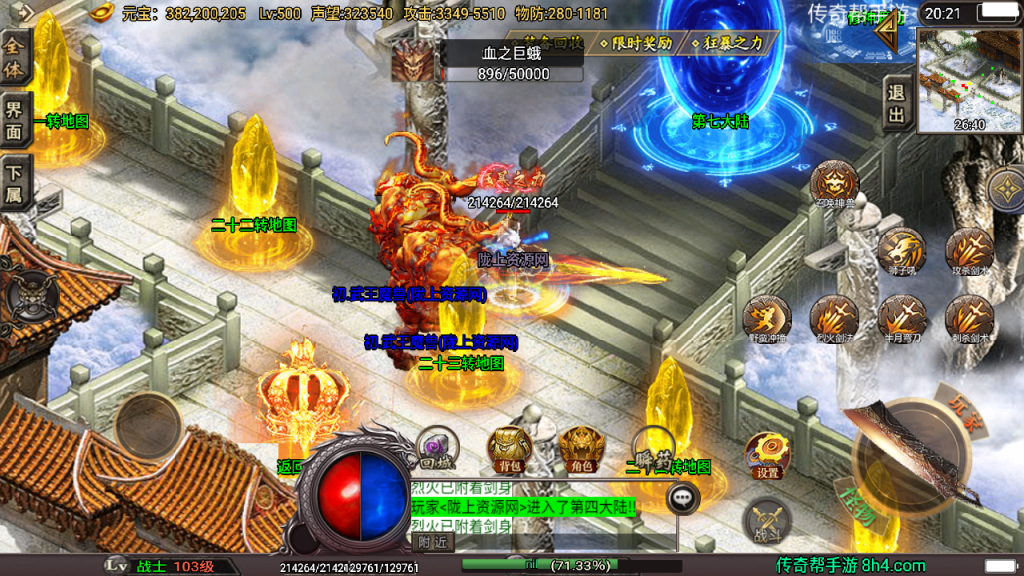Open the minimap
Image resolution: width=1024 pixels, height=576 pixels.
point(969,78)
